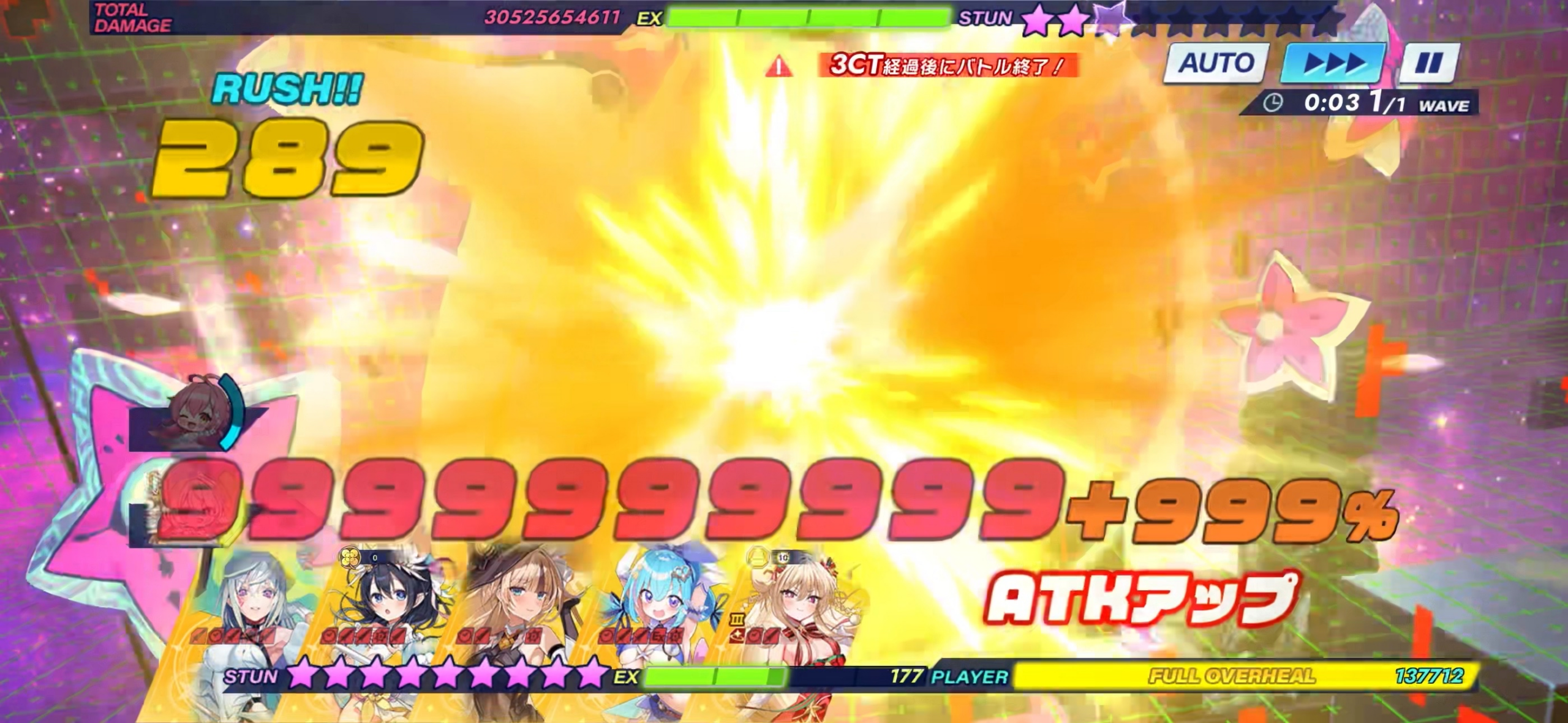Tap the red warning triangle beside the 3CT message
Screen dimensions: 1568x723
click(x=778, y=64)
